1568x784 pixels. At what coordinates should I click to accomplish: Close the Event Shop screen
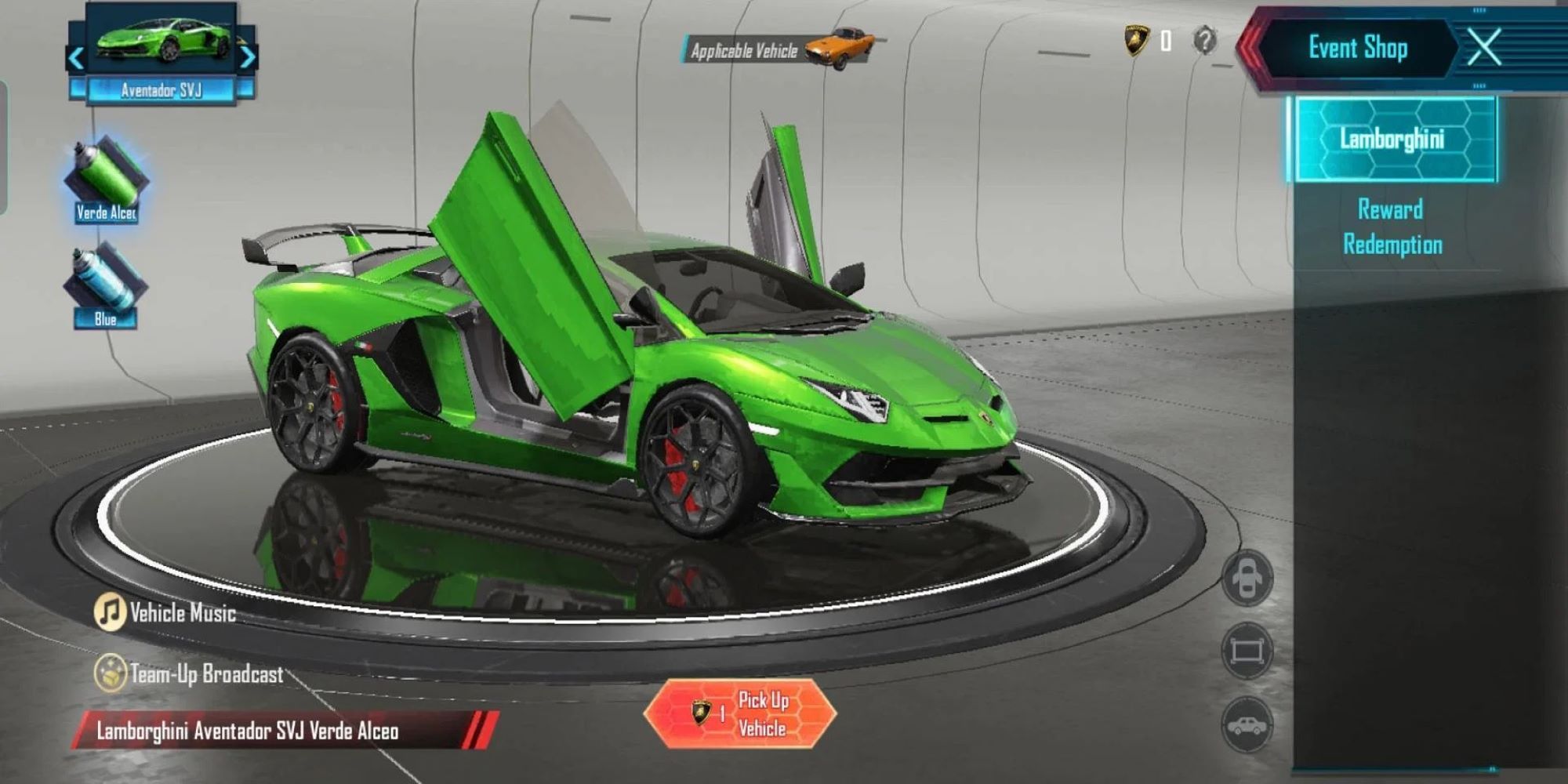1483,47
